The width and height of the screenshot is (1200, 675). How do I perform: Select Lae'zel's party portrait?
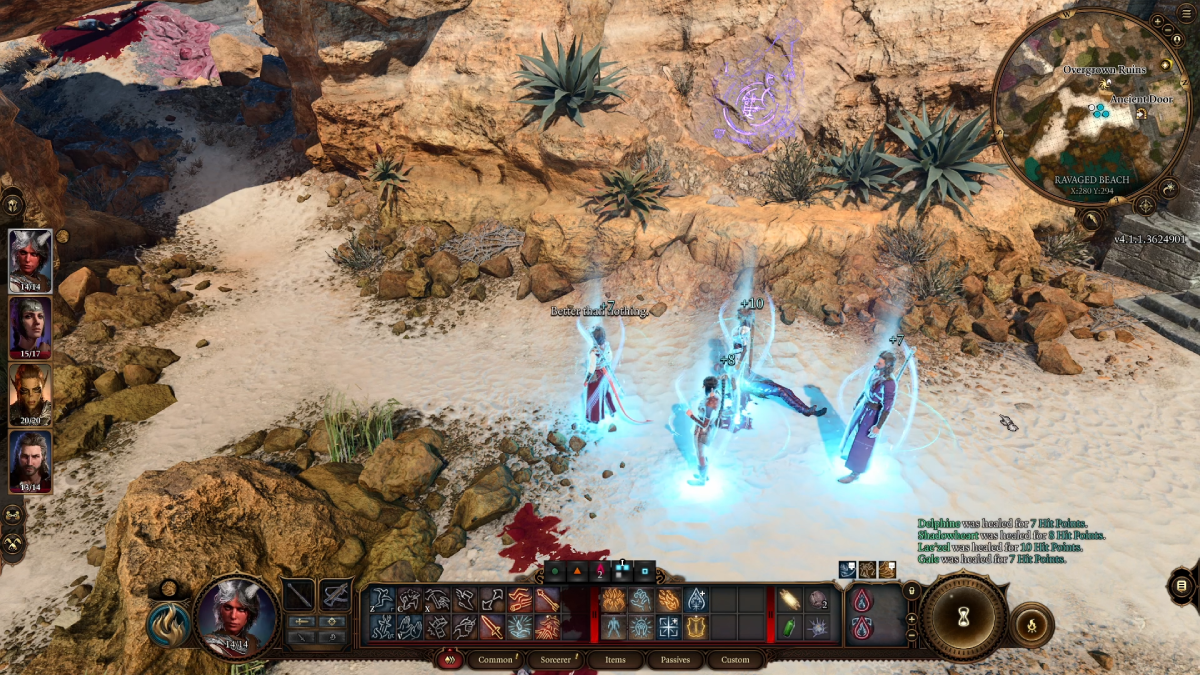click(x=30, y=394)
